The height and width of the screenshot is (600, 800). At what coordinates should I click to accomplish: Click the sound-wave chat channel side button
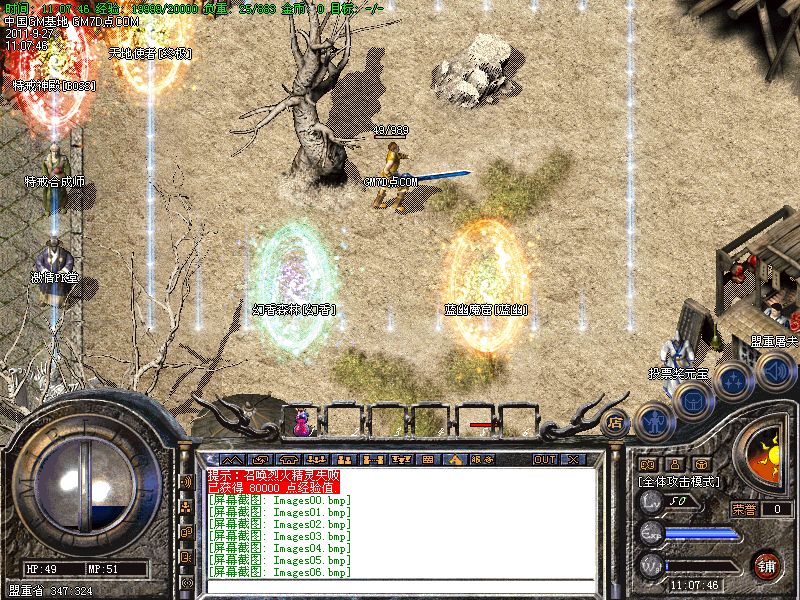186,482
